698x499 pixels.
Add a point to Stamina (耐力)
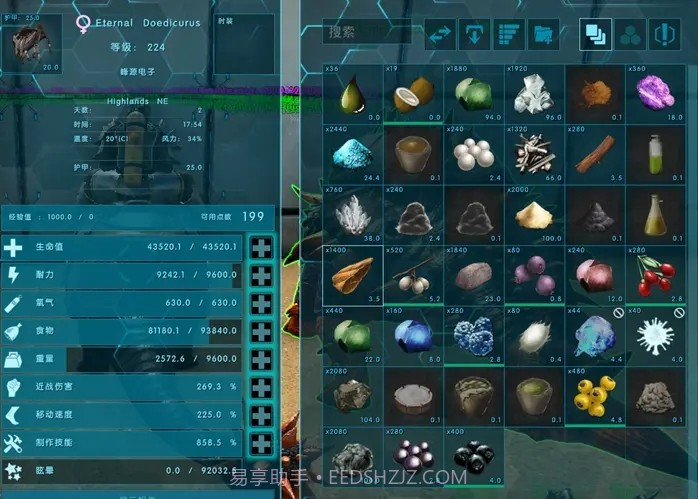pyautogui.click(x=261, y=276)
